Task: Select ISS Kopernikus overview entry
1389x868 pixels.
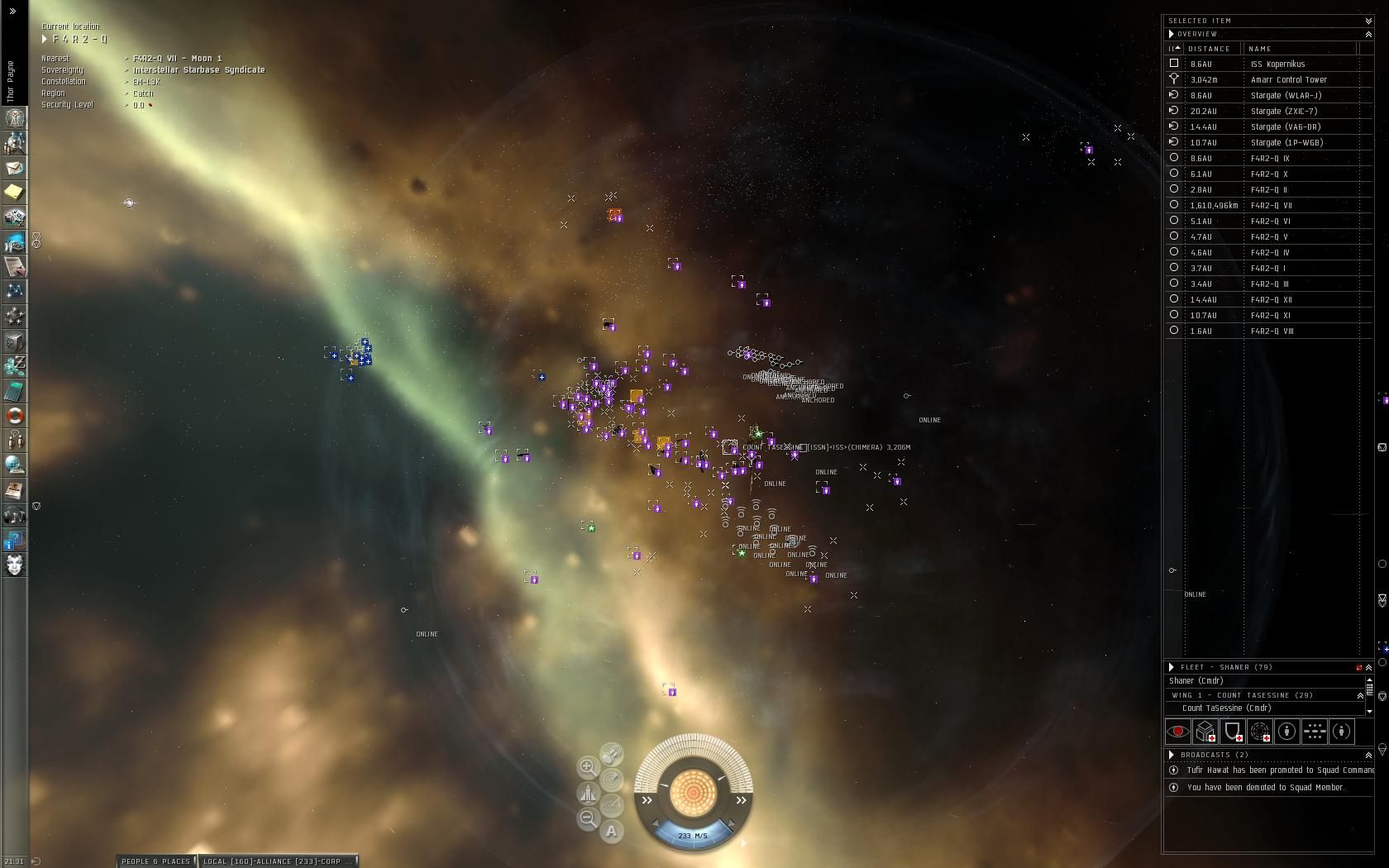Action: (1277, 64)
